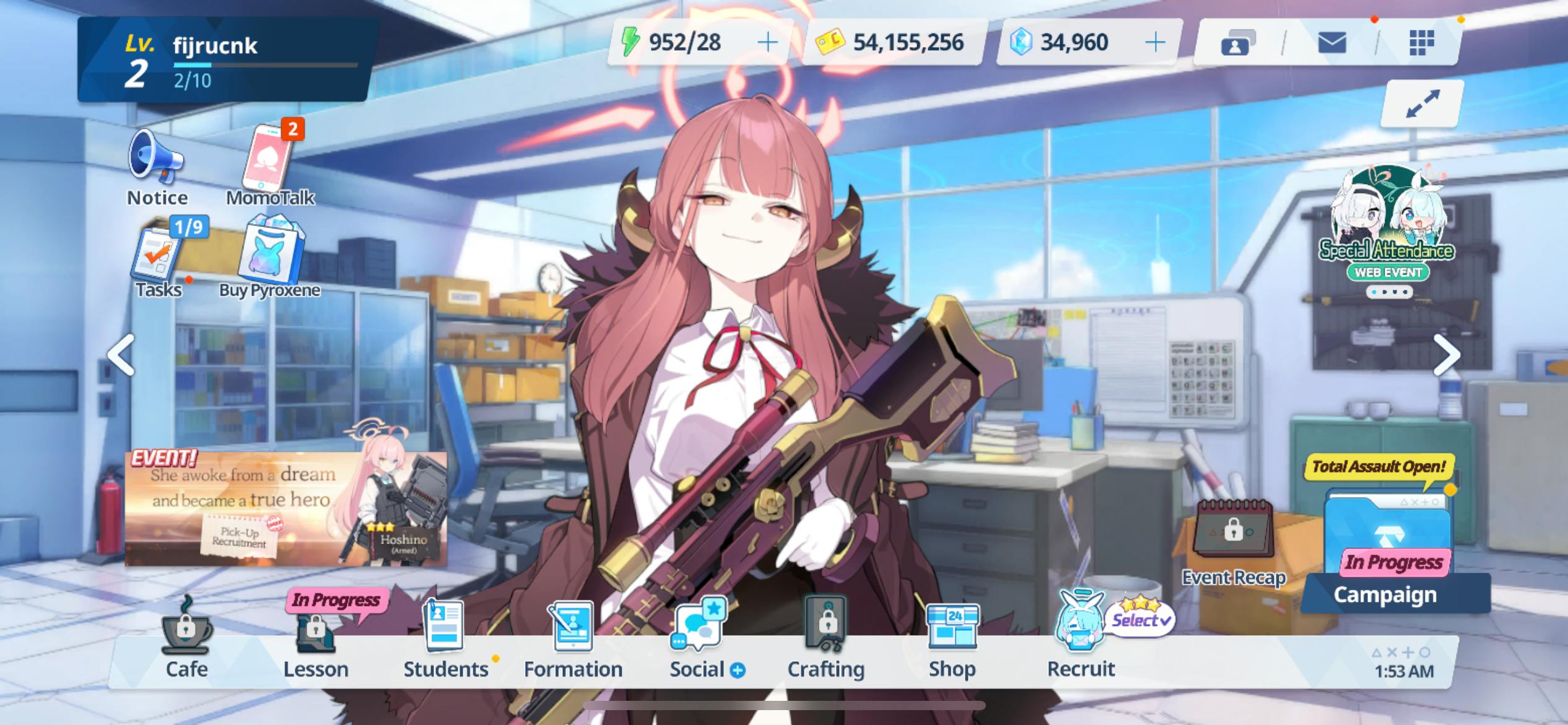Expand the lobby view with the arrows button

(1422, 104)
